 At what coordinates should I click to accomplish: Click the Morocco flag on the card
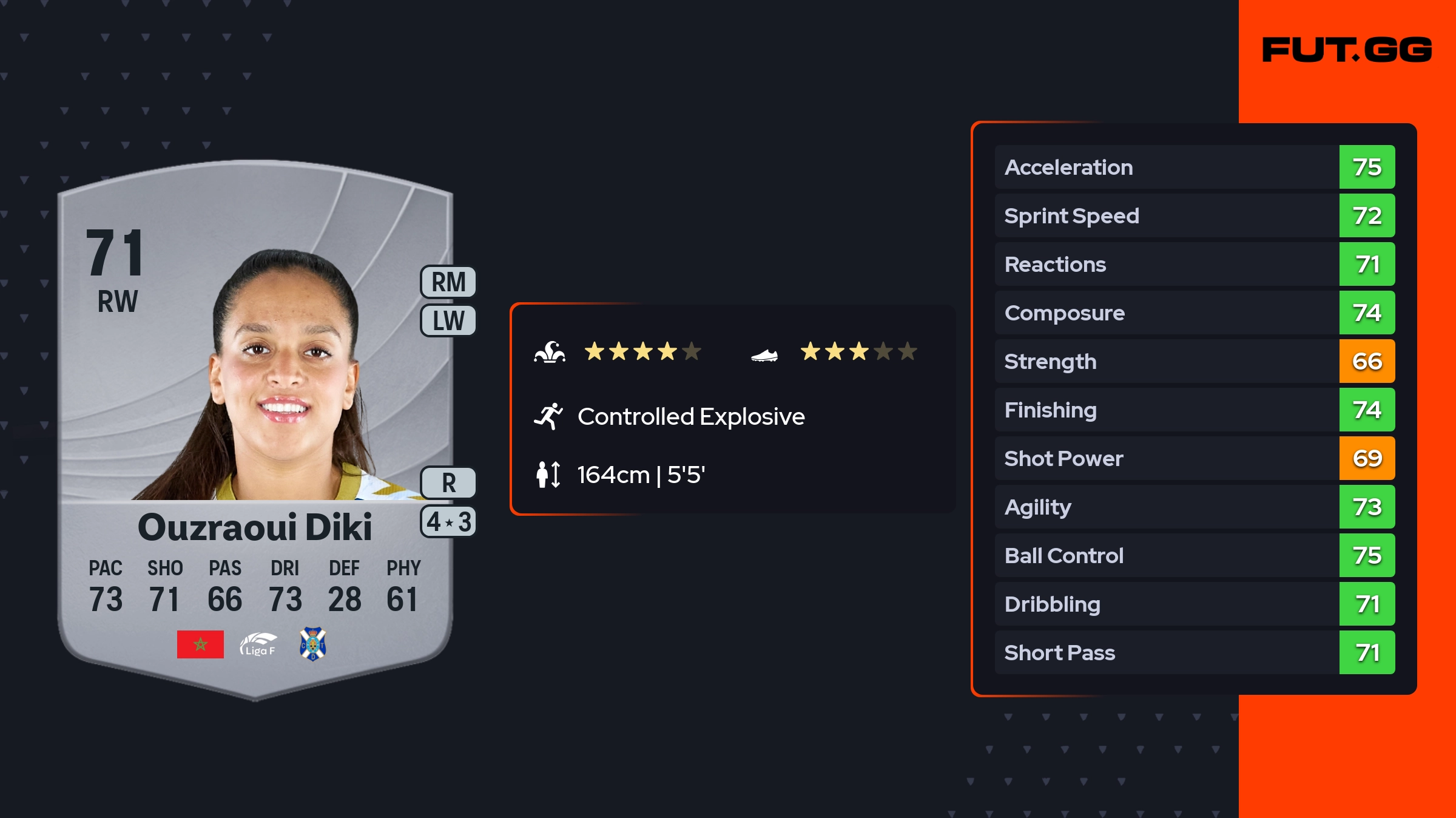pos(200,644)
